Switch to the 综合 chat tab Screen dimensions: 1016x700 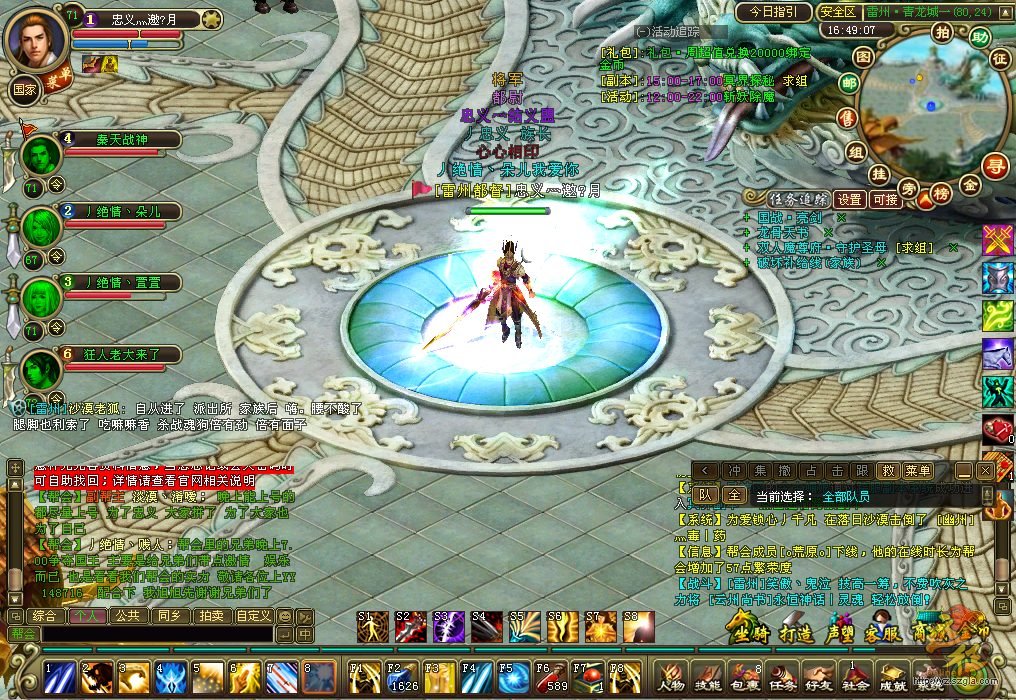point(44,616)
